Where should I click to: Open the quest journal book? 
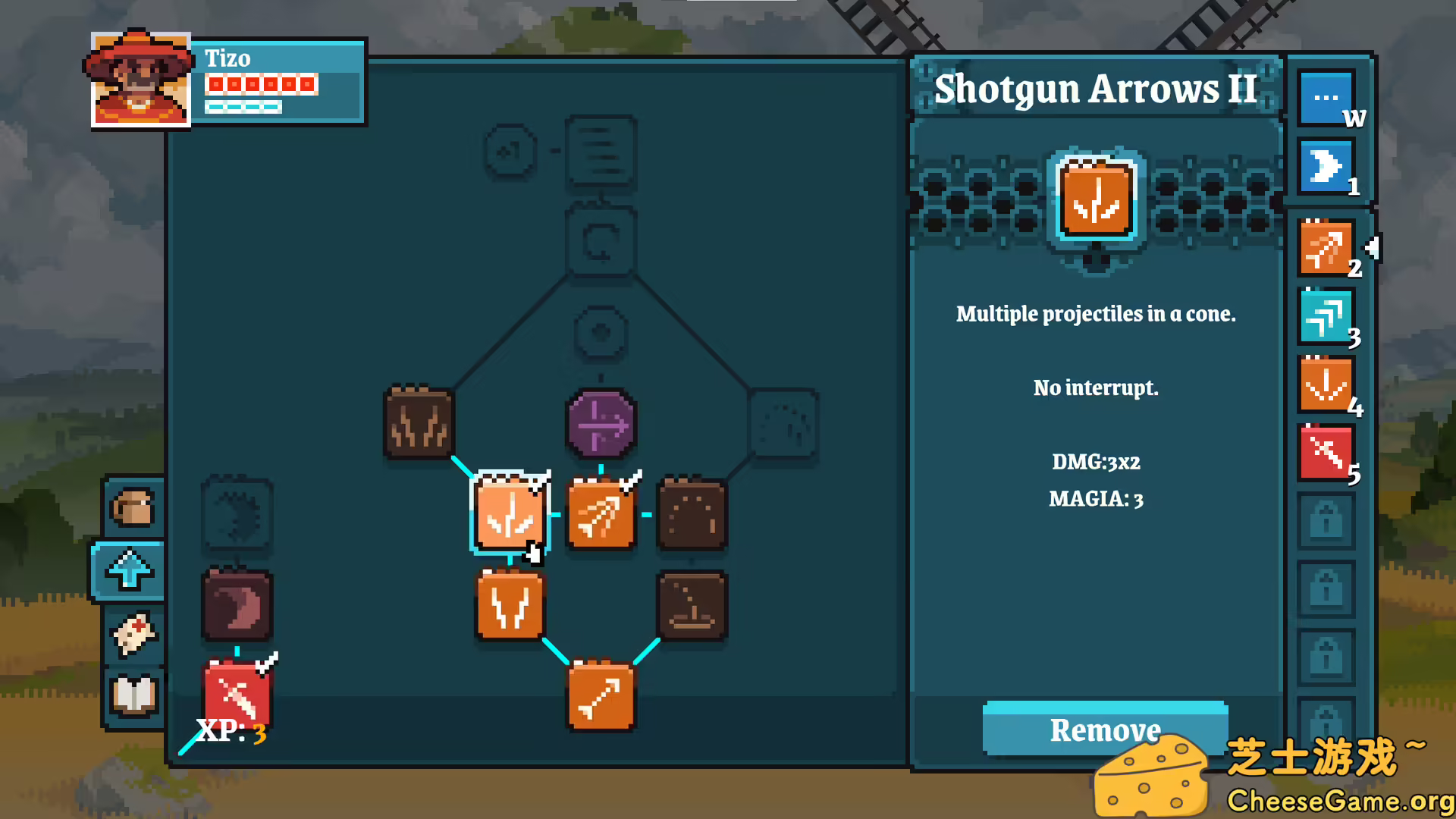(133, 692)
